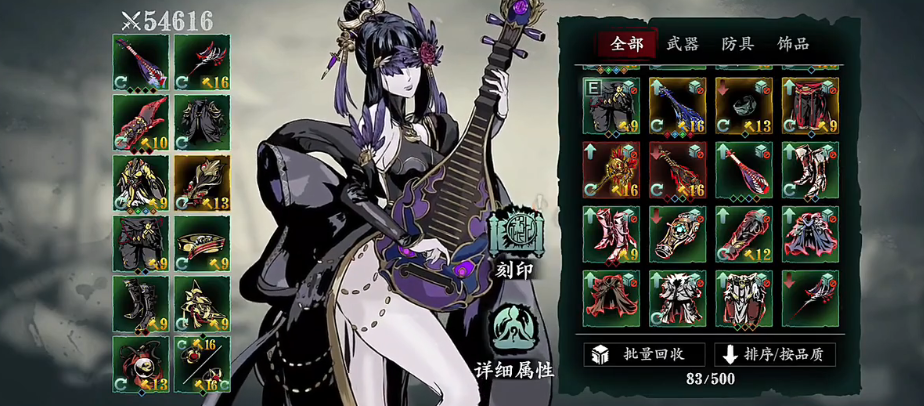Select the white armor chestpiece in inventory
The width and height of the screenshot is (924, 406).
(x=743, y=297)
